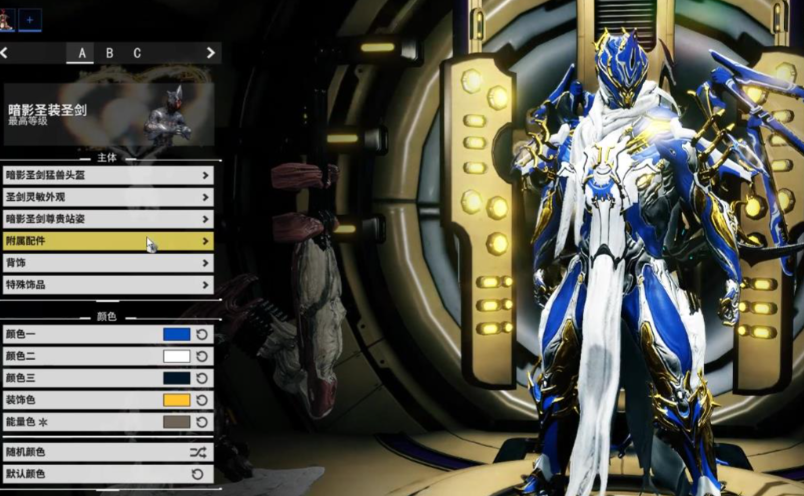The image size is (804, 496).
Task: Pick the blue 颜色一 color swatch
Action: click(x=176, y=334)
